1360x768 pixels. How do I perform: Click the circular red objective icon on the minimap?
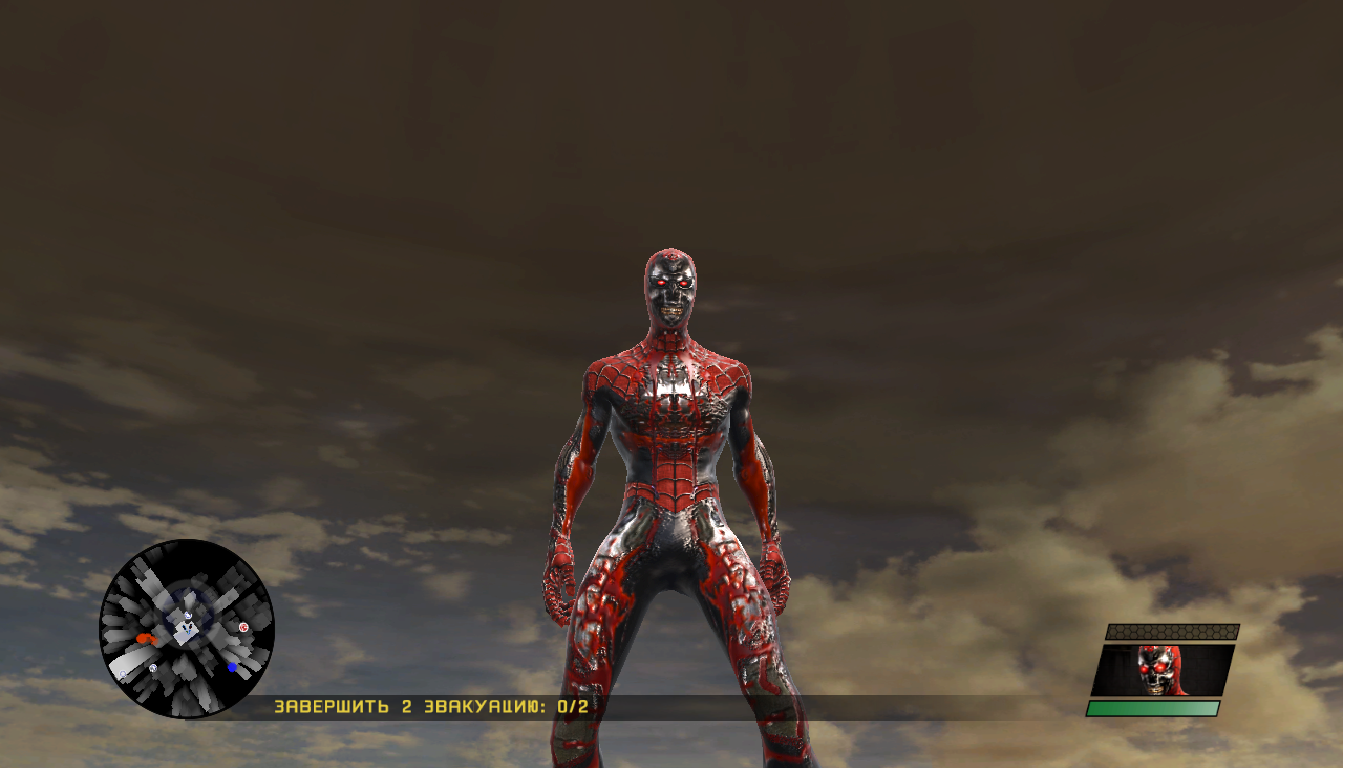coord(244,628)
